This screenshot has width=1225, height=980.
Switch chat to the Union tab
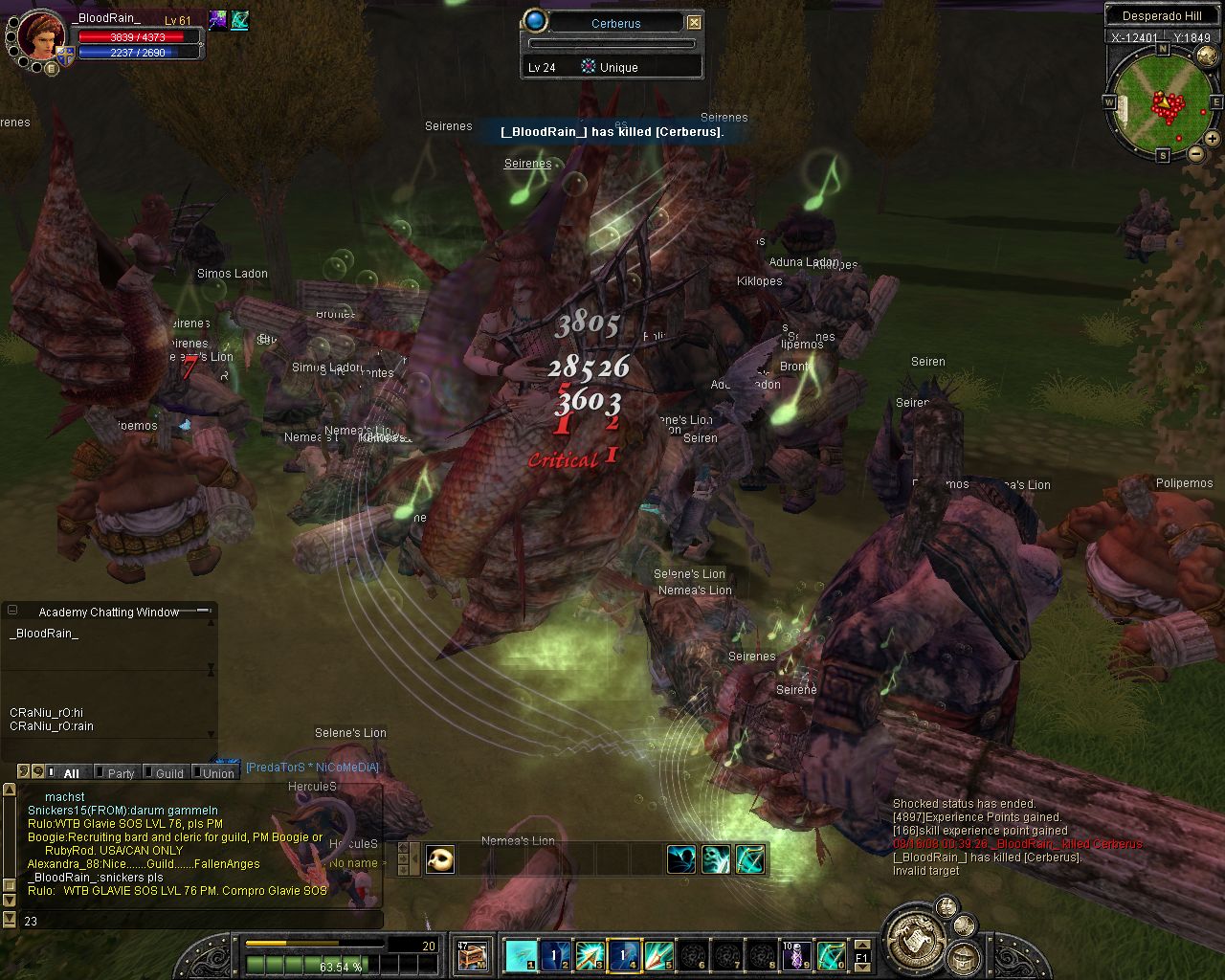[217, 773]
